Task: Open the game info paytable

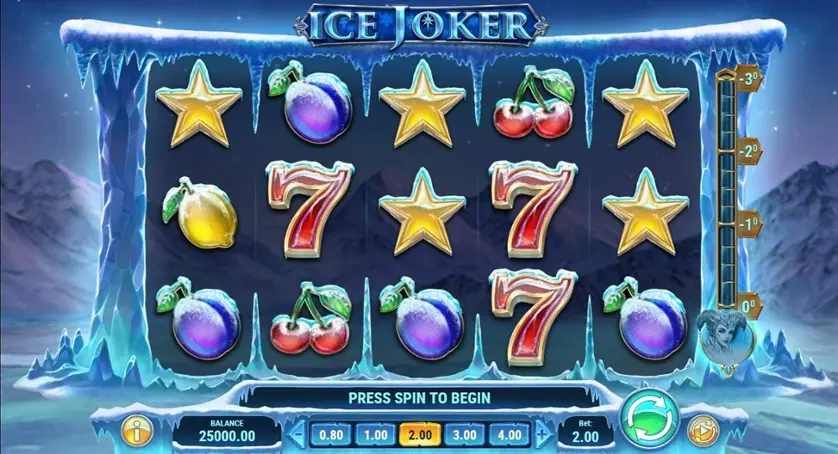Action: point(134,431)
